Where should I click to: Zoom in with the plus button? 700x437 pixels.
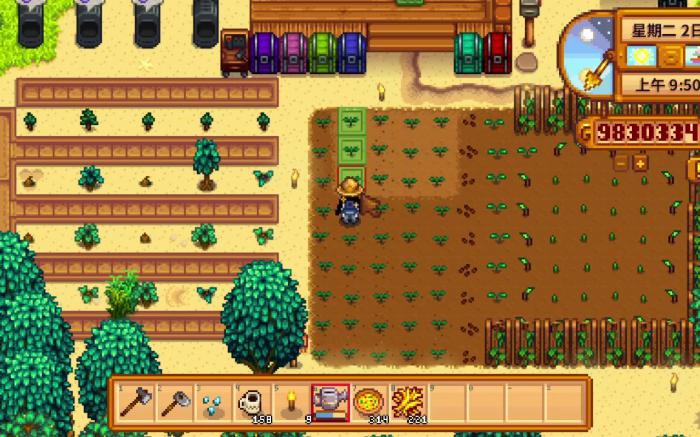coord(640,161)
